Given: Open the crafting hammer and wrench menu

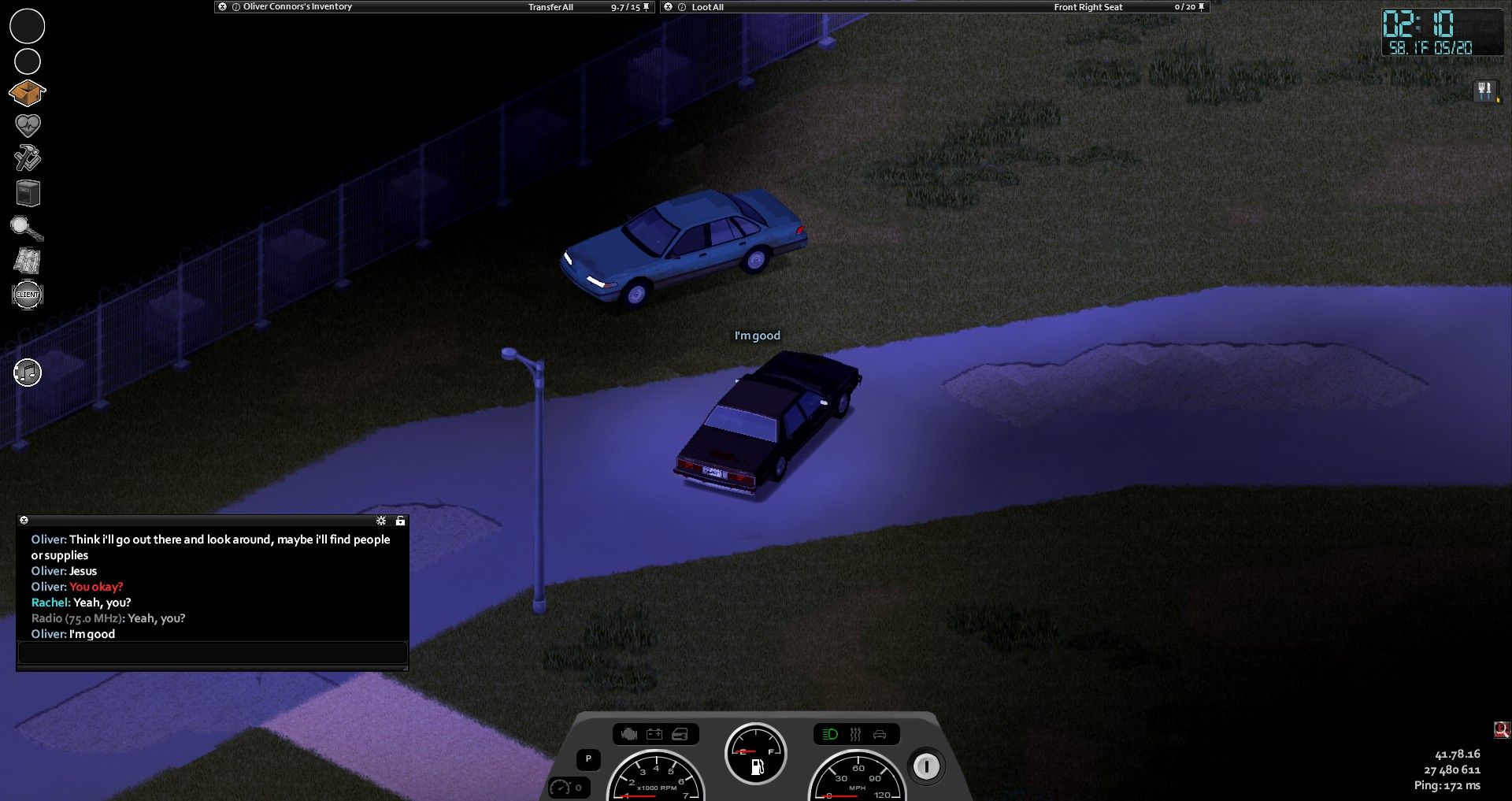Looking at the screenshot, I should click(28, 158).
